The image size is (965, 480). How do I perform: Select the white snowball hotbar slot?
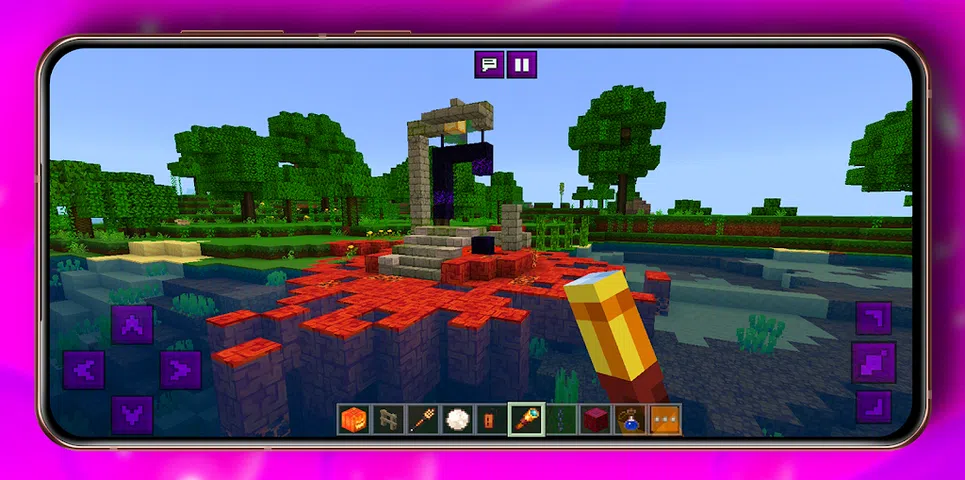458,419
